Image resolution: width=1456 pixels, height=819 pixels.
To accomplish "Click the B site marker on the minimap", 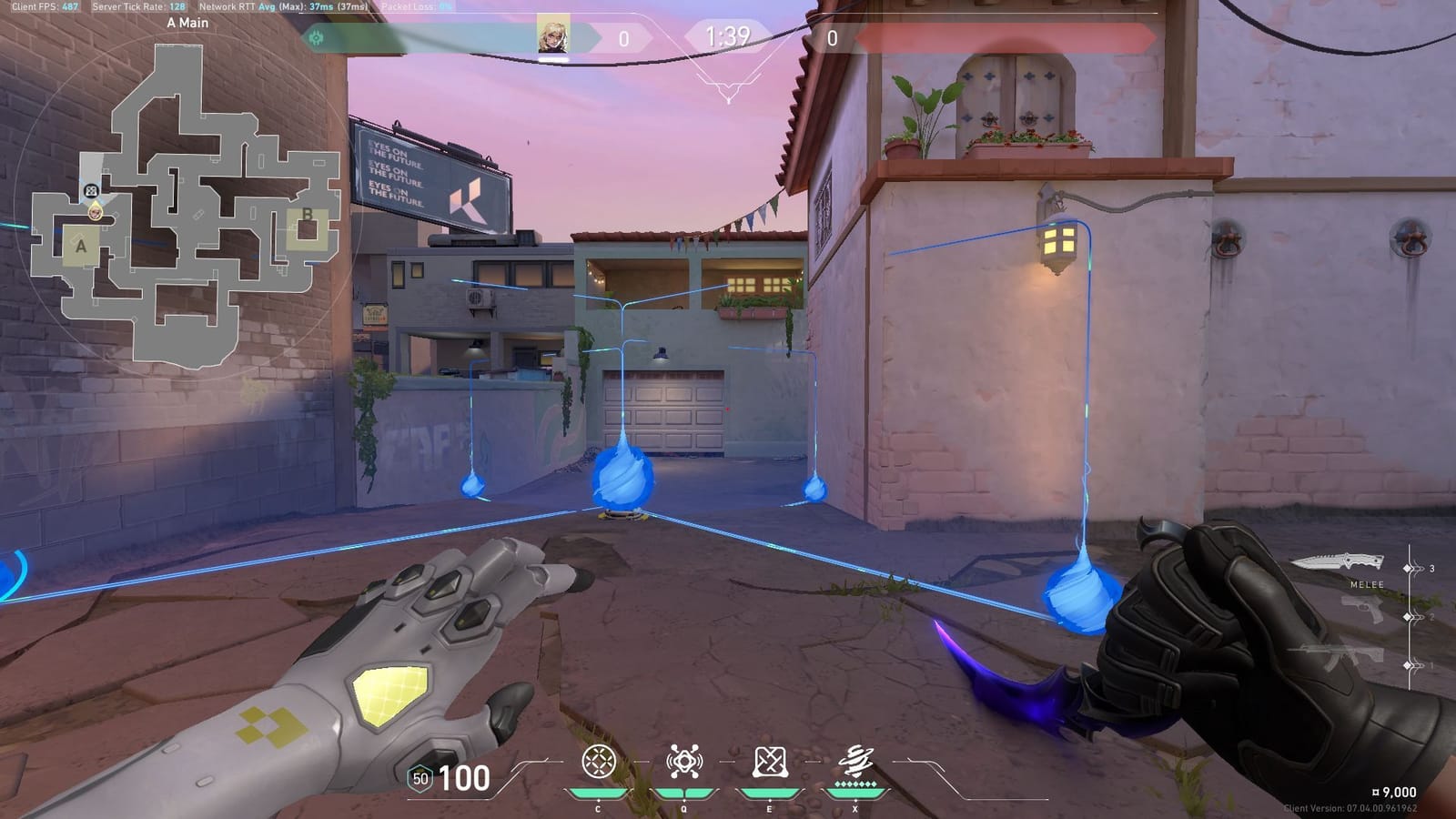I will [307, 214].
